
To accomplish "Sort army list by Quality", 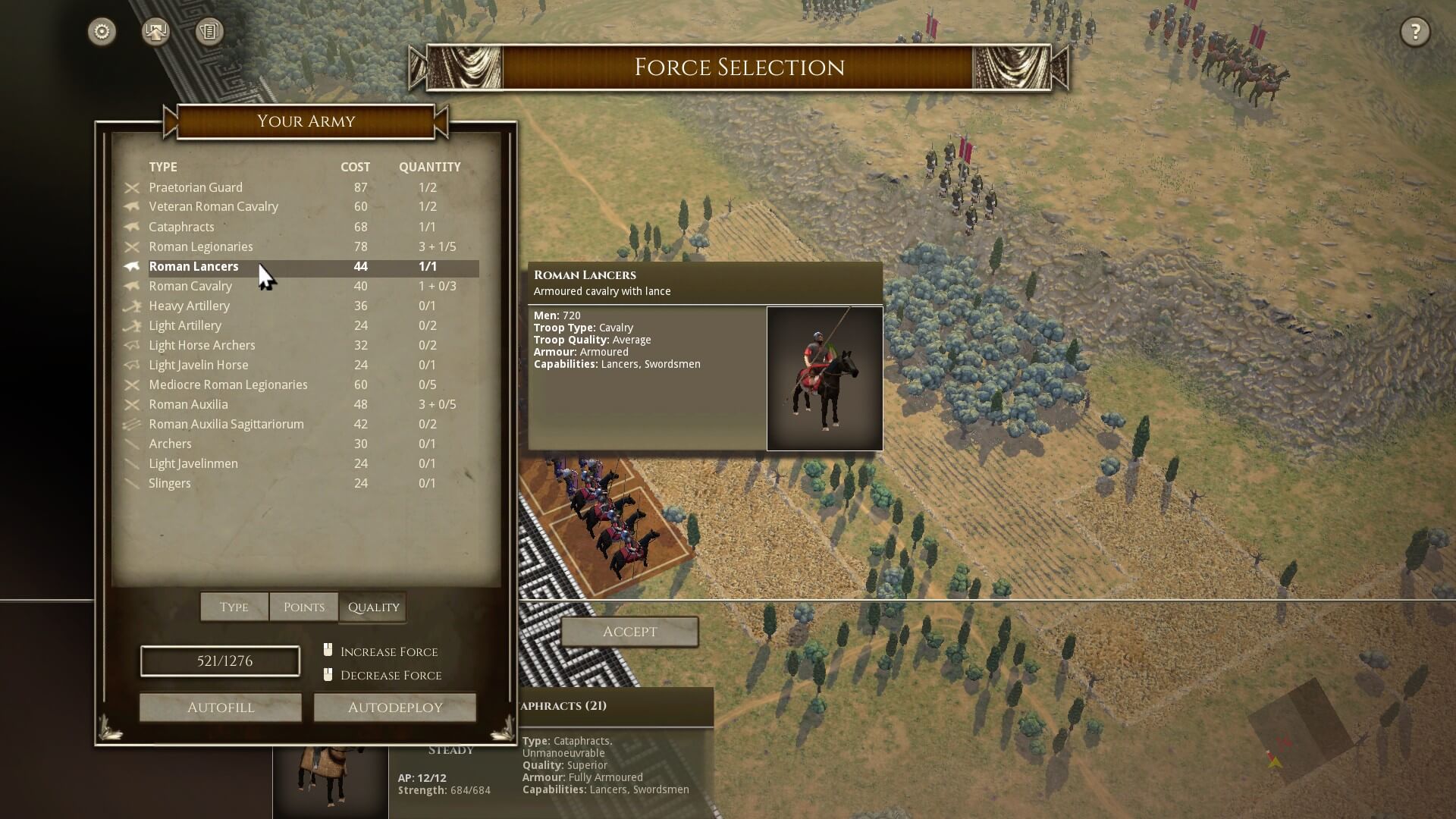I will (373, 607).
